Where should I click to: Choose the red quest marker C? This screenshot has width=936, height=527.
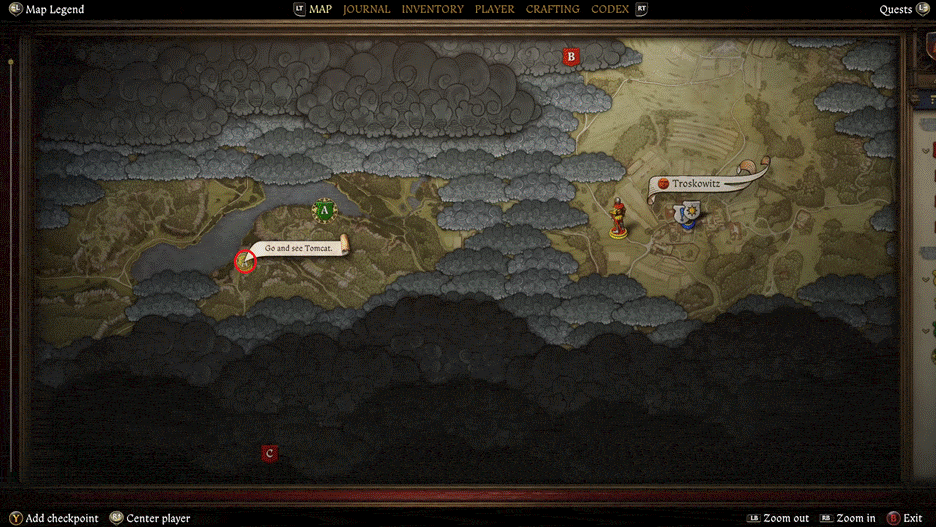tap(268, 454)
